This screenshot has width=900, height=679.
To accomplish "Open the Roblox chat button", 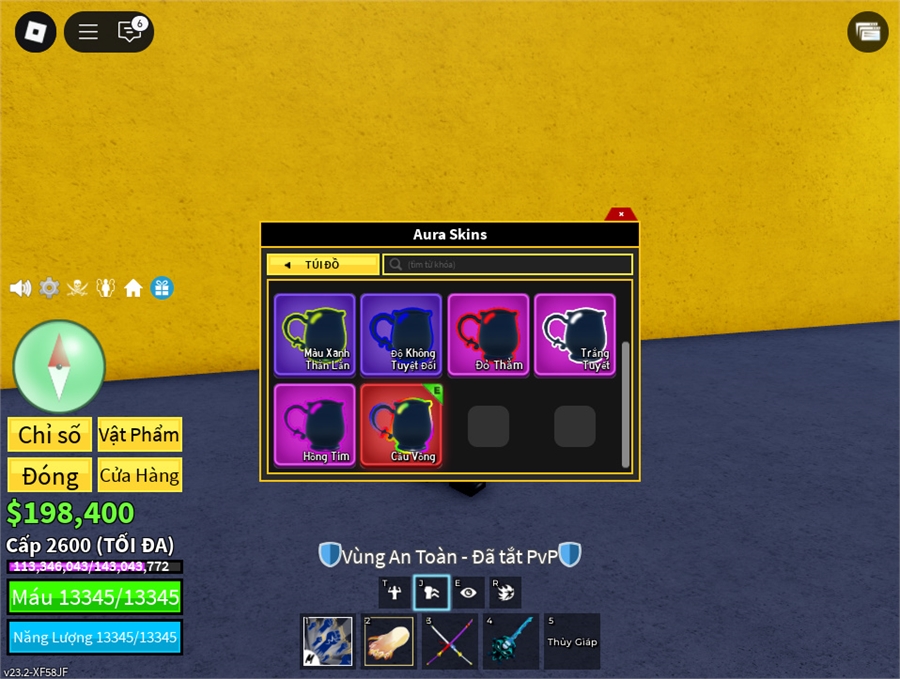I will [x=130, y=32].
